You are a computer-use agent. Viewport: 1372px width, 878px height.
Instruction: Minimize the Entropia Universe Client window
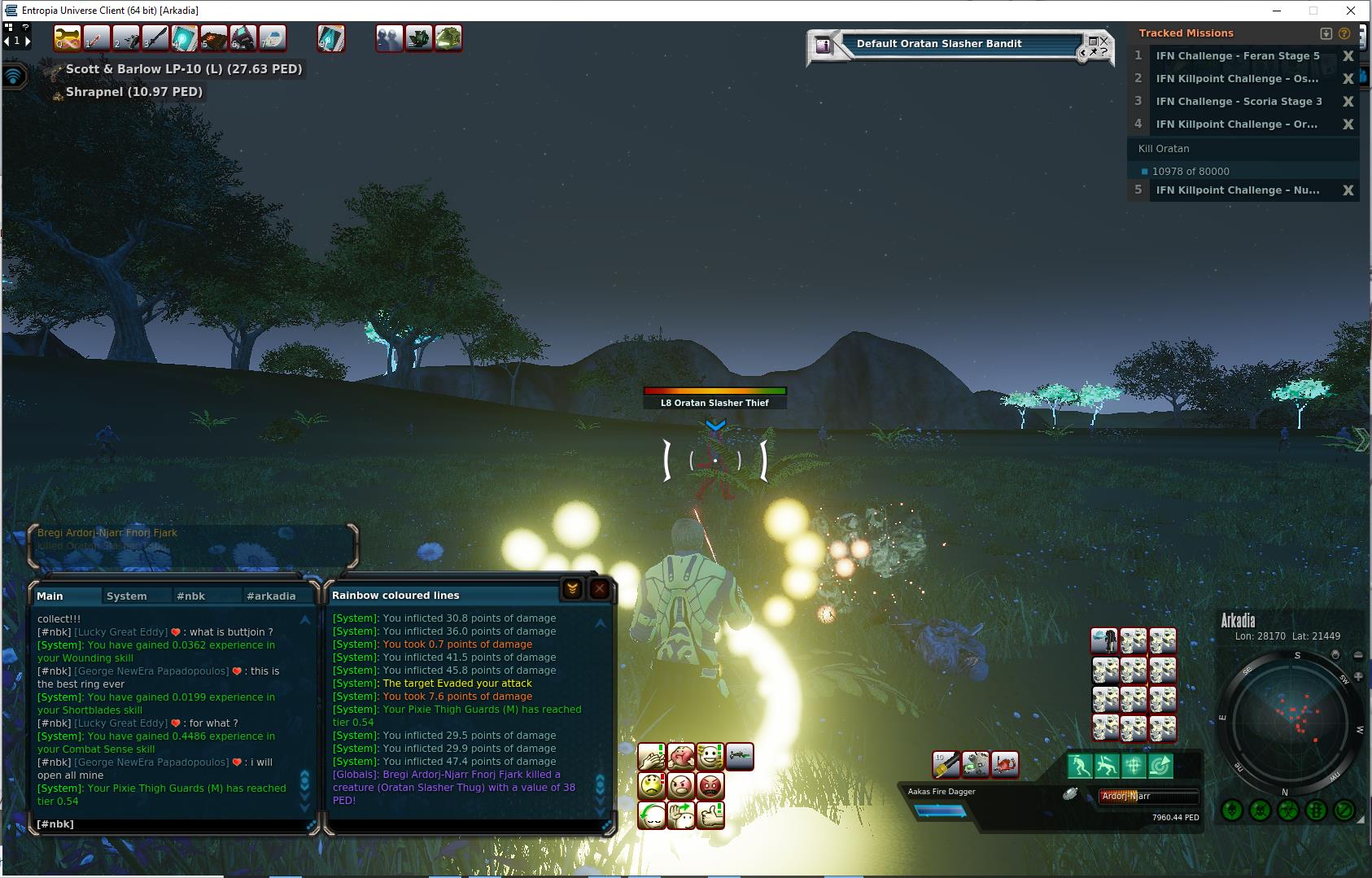(1276, 11)
